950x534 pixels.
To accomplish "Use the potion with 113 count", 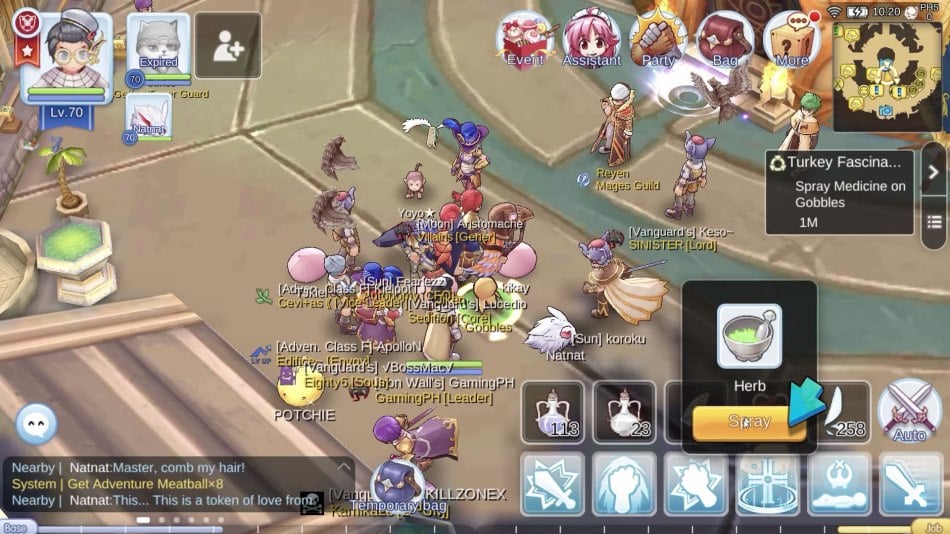I will click(553, 412).
